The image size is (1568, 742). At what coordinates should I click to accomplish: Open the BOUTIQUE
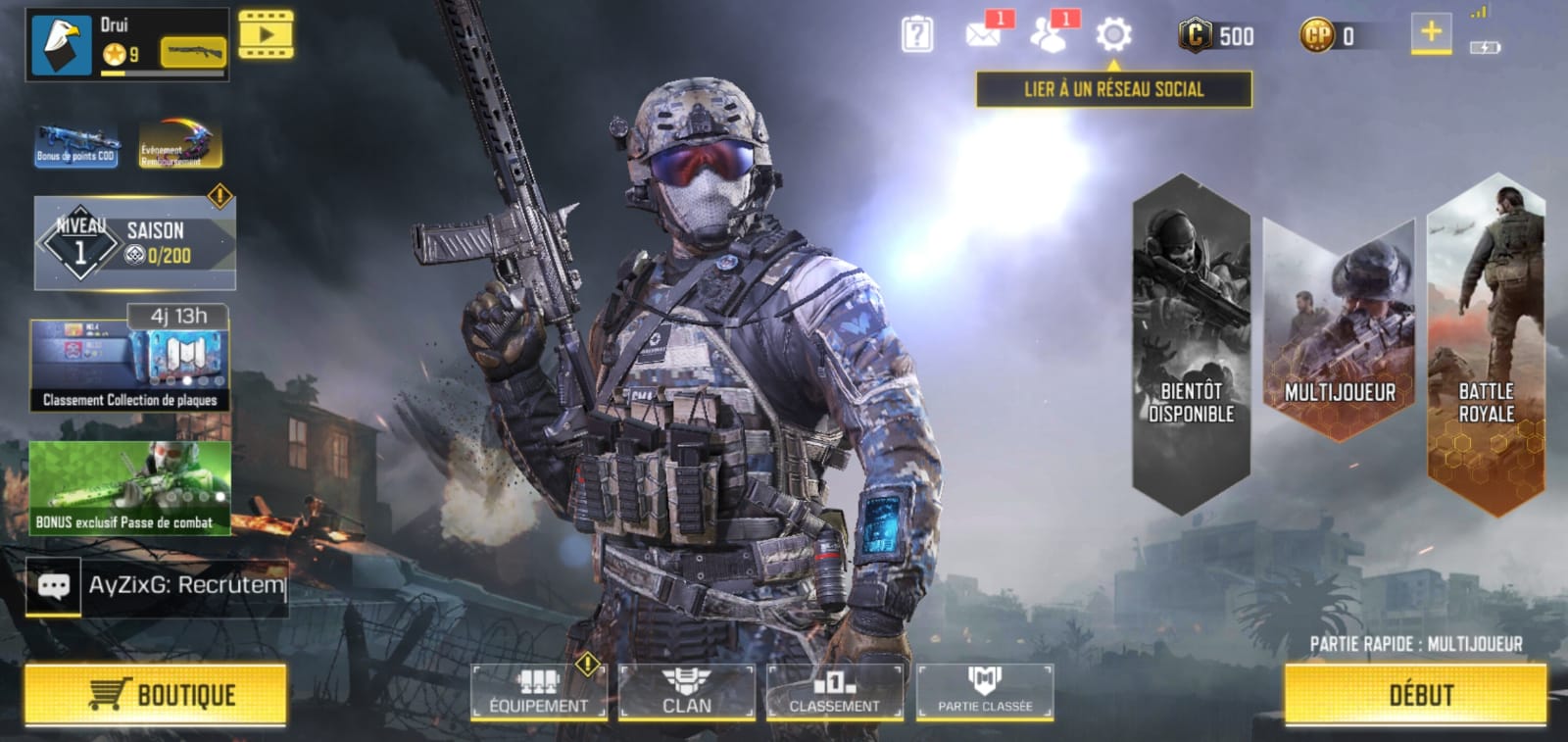(157, 696)
